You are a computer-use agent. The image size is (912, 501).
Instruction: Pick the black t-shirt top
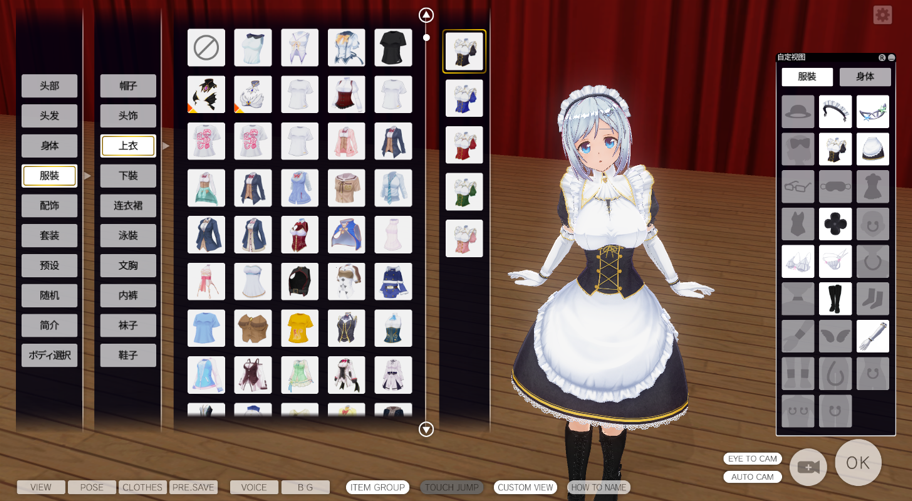pos(393,47)
